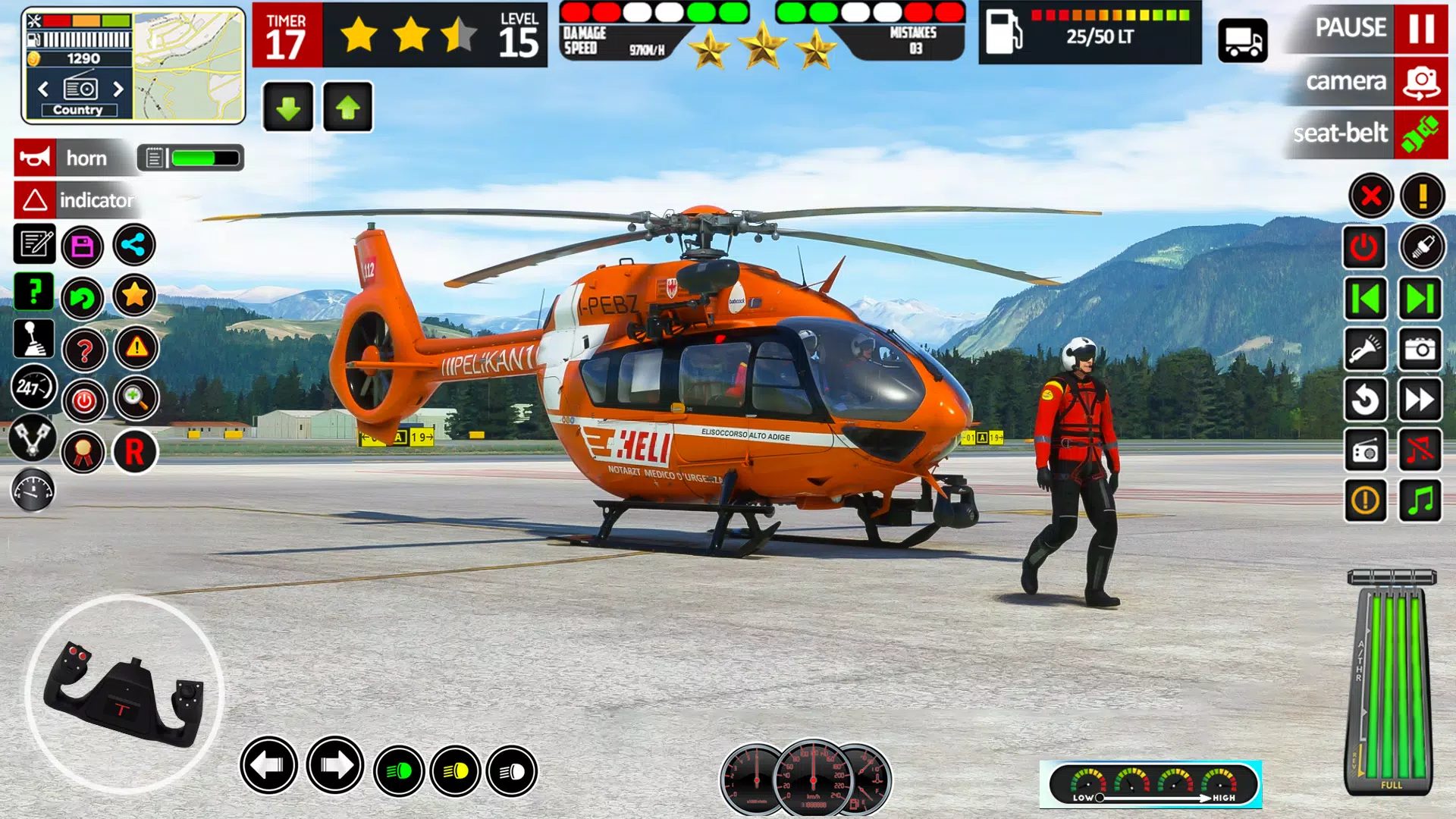
Task: Unmute the muted music icon
Action: coord(1420,450)
